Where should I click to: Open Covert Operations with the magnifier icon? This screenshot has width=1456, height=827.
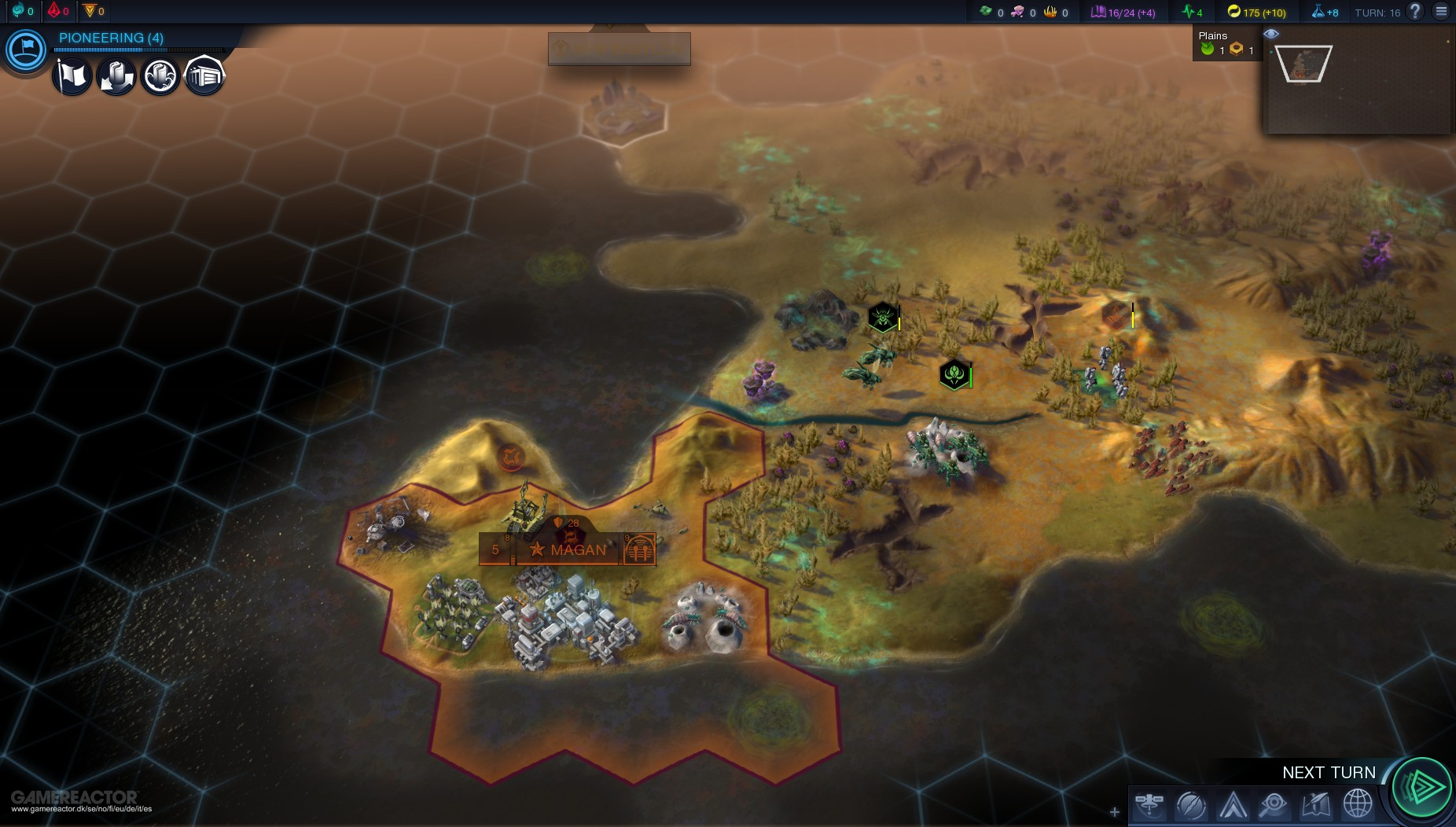click(1274, 804)
